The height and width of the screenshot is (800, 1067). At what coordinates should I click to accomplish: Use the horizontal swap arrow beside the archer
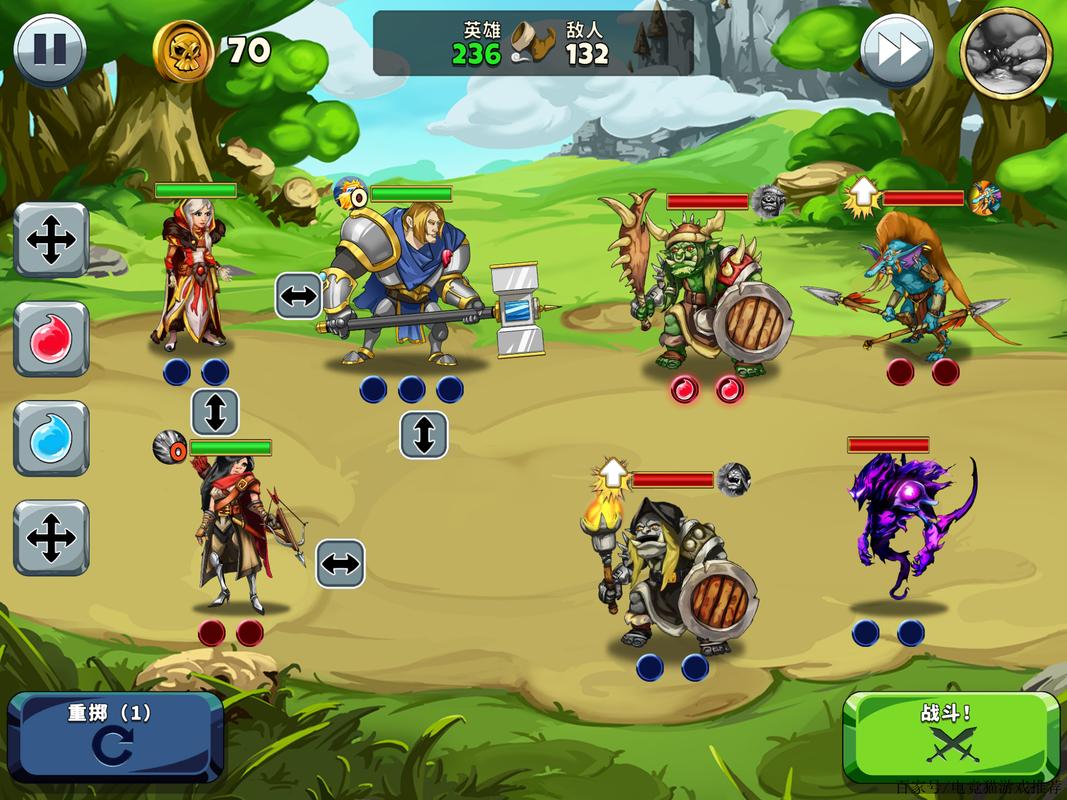pos(340,564)
